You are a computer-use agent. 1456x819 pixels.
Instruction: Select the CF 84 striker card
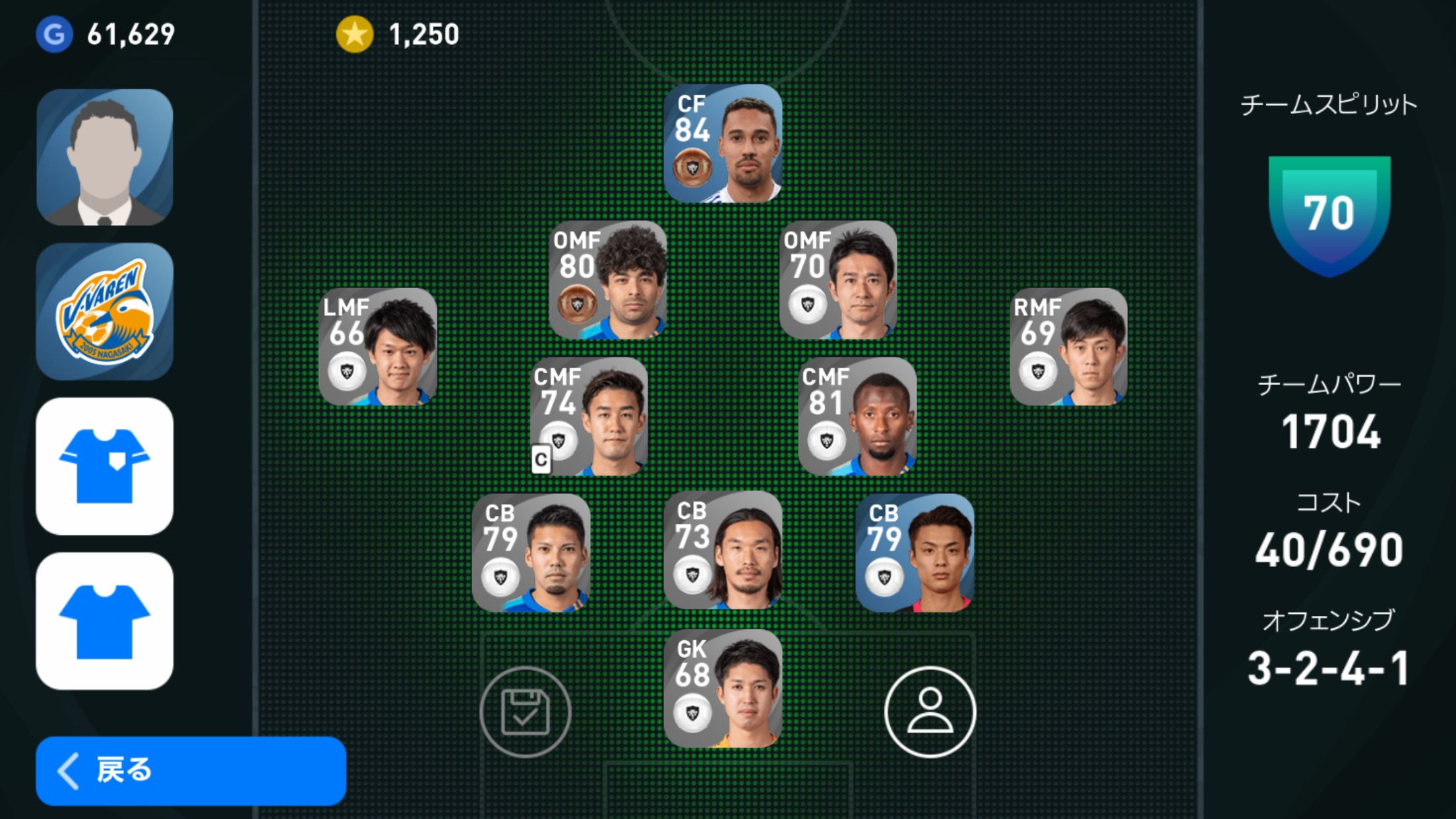tap(723, 143)
